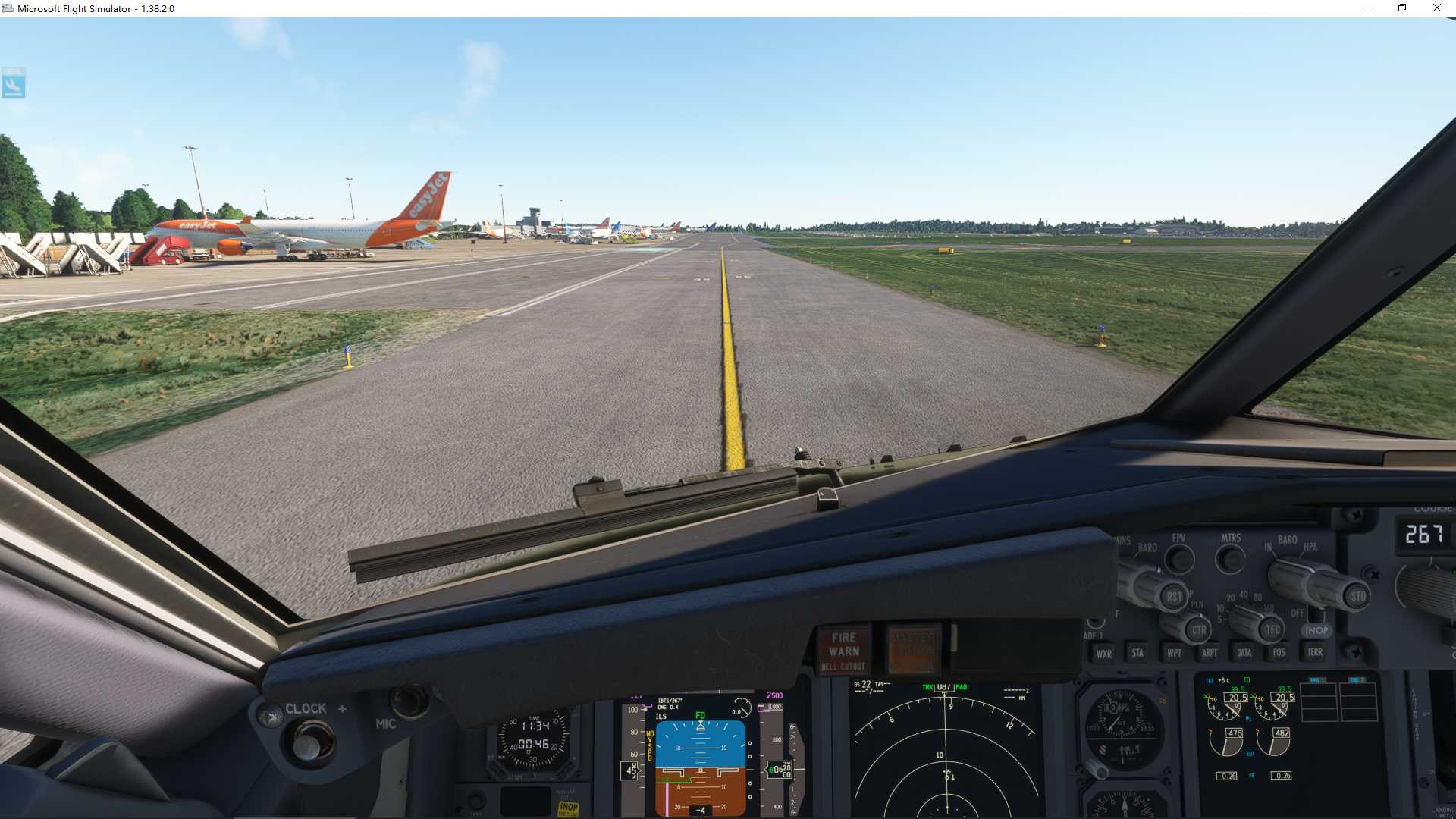Display airports via the ARPT button

[x=1210, y=652]
